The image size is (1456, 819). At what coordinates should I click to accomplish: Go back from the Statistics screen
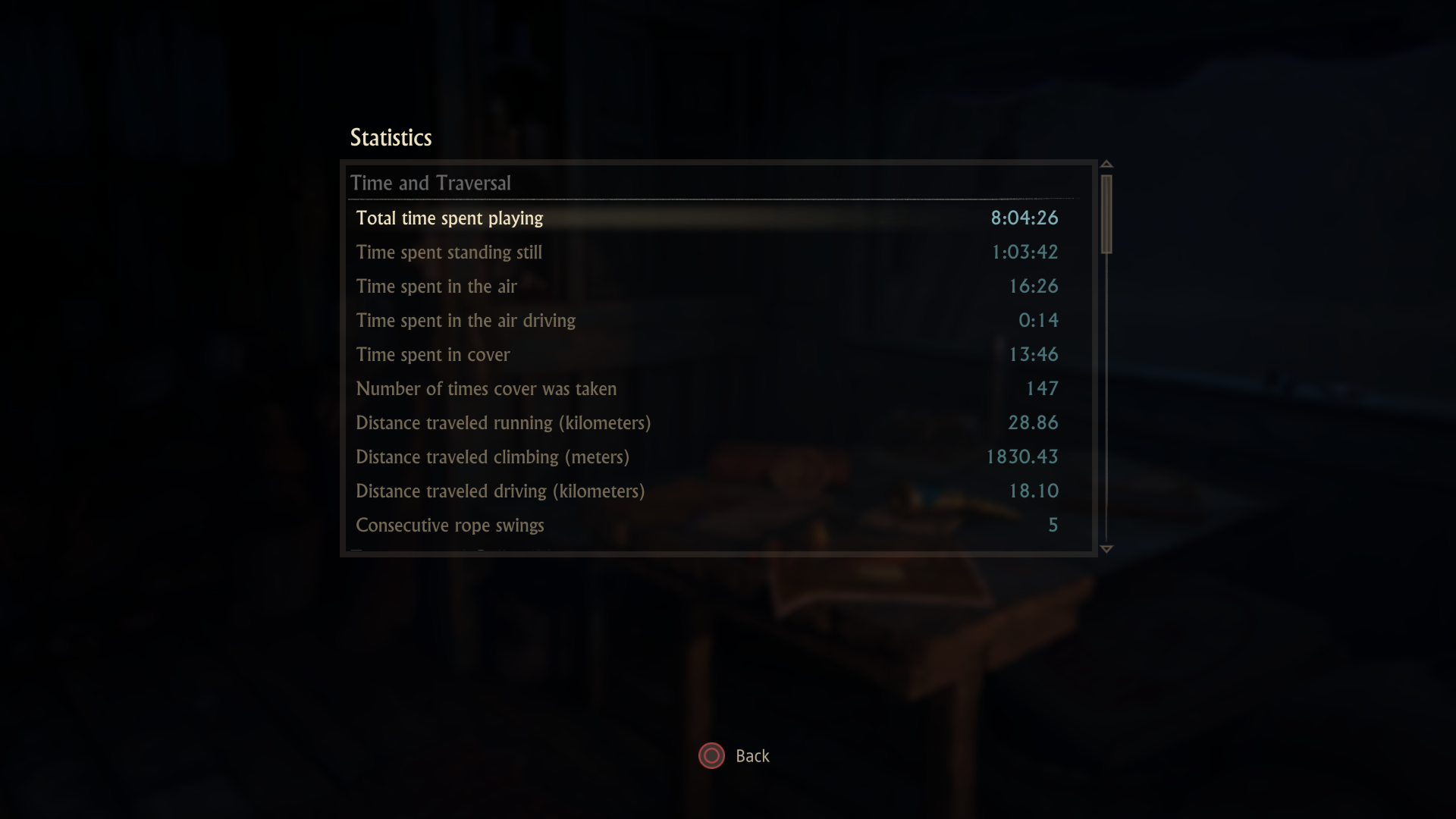point(733,756)
